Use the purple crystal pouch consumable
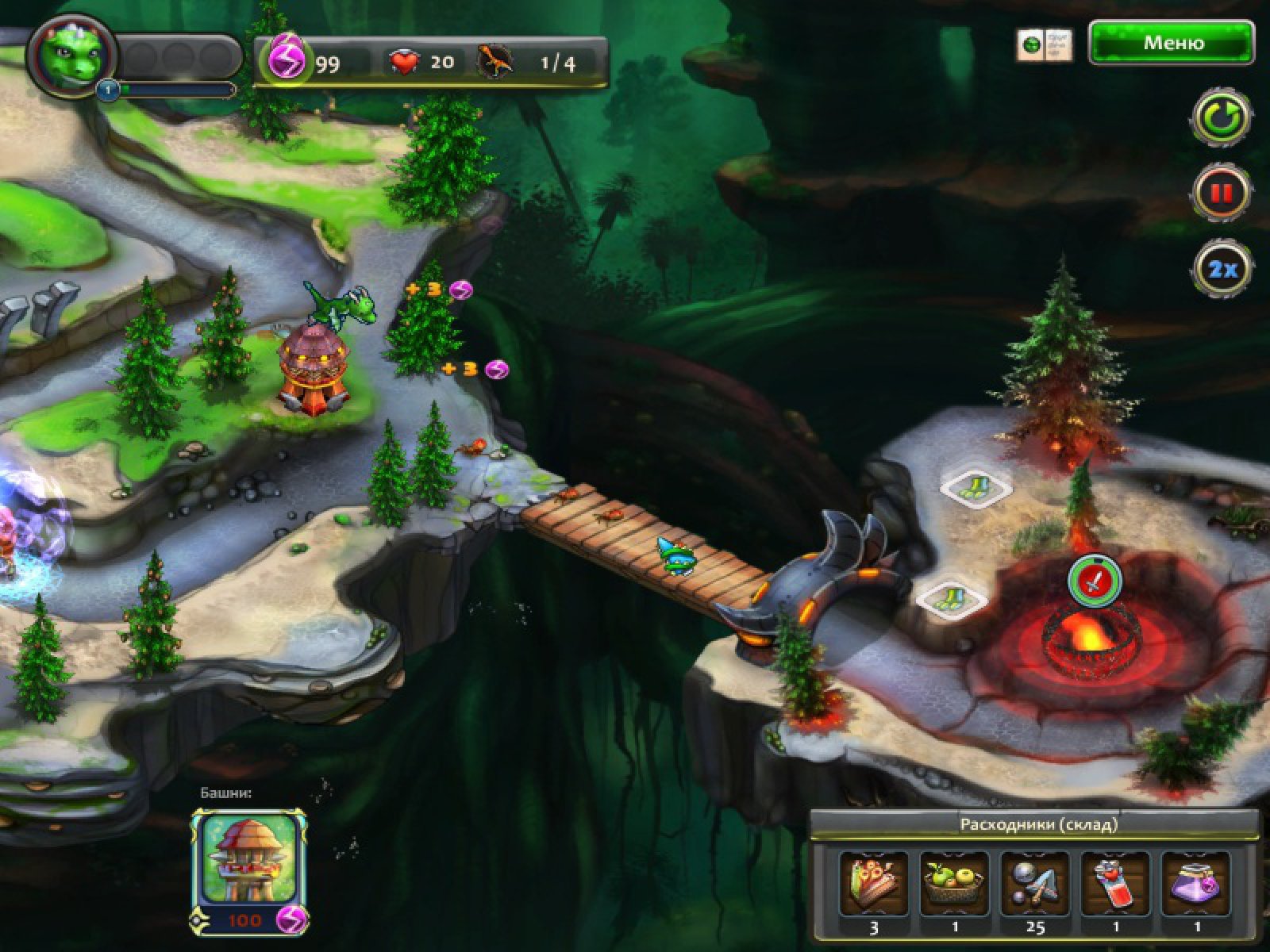The width and height of the screenshot is (1270, 952). [x=1196, y=884]
